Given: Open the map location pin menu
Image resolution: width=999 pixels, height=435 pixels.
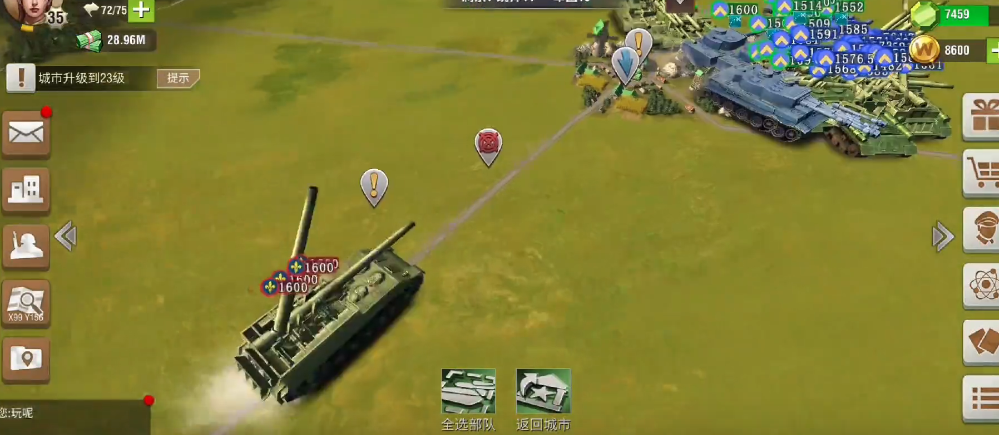Looking at the screenshot, I should pyautogui.click(x=26, y=358).
